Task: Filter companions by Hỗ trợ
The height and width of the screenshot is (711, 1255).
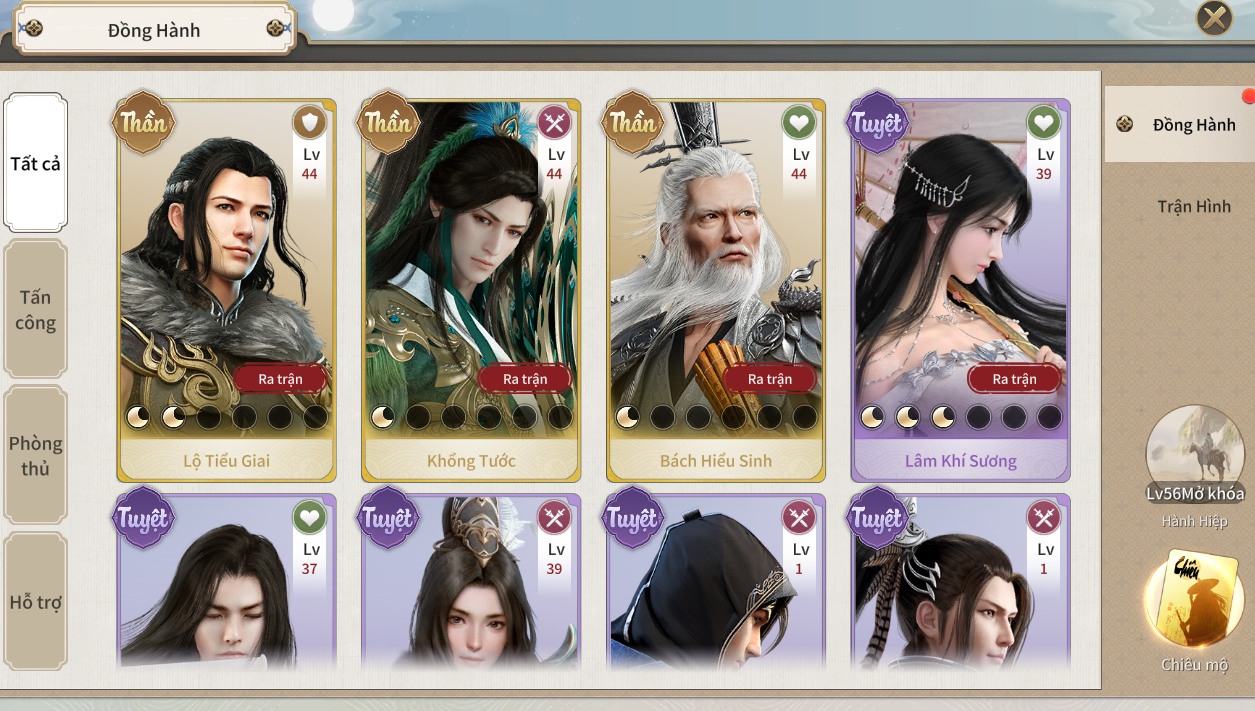Action: pyautogui.click(x=36, y=602)
